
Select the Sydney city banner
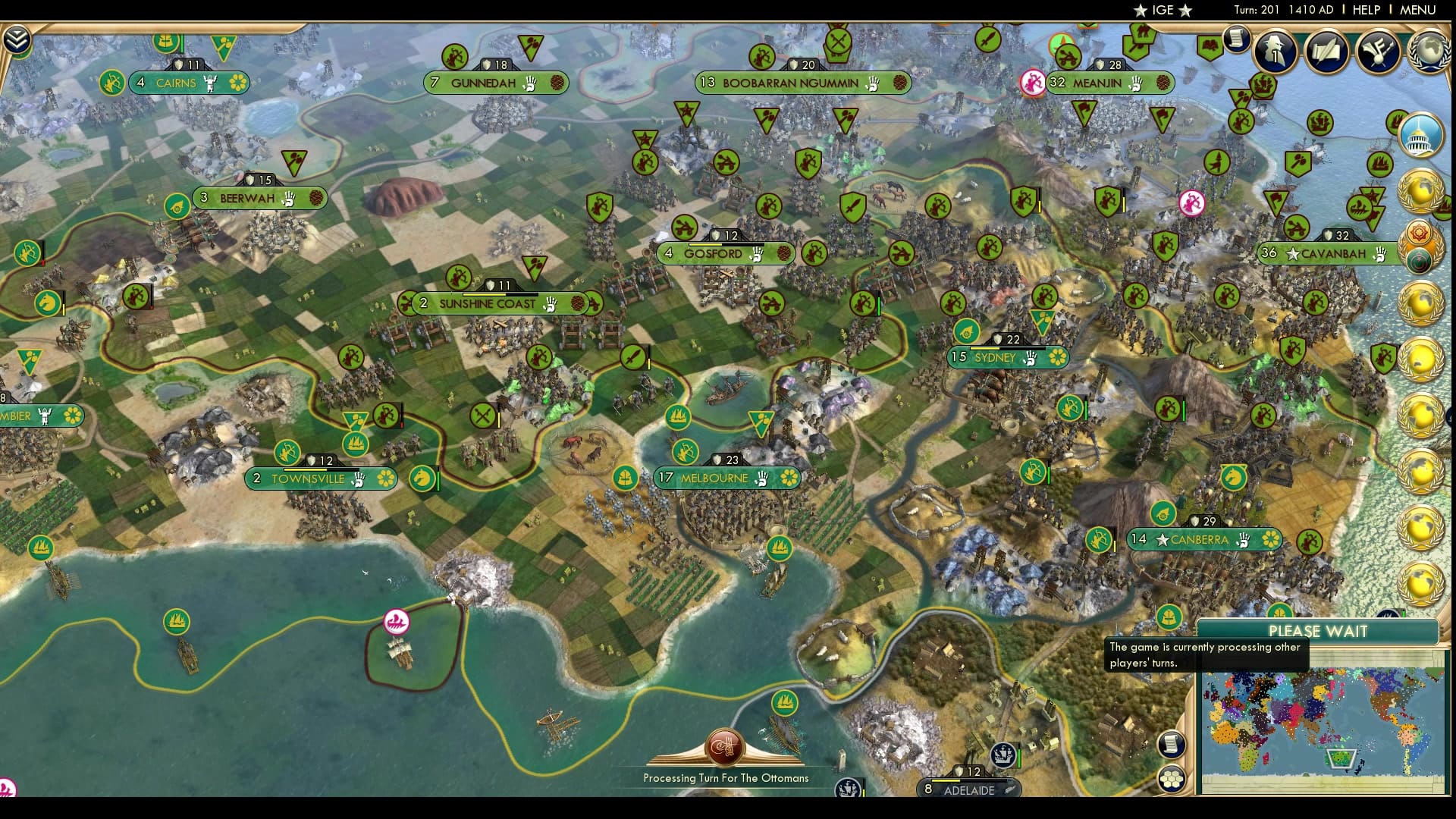[x=996, y=357]
